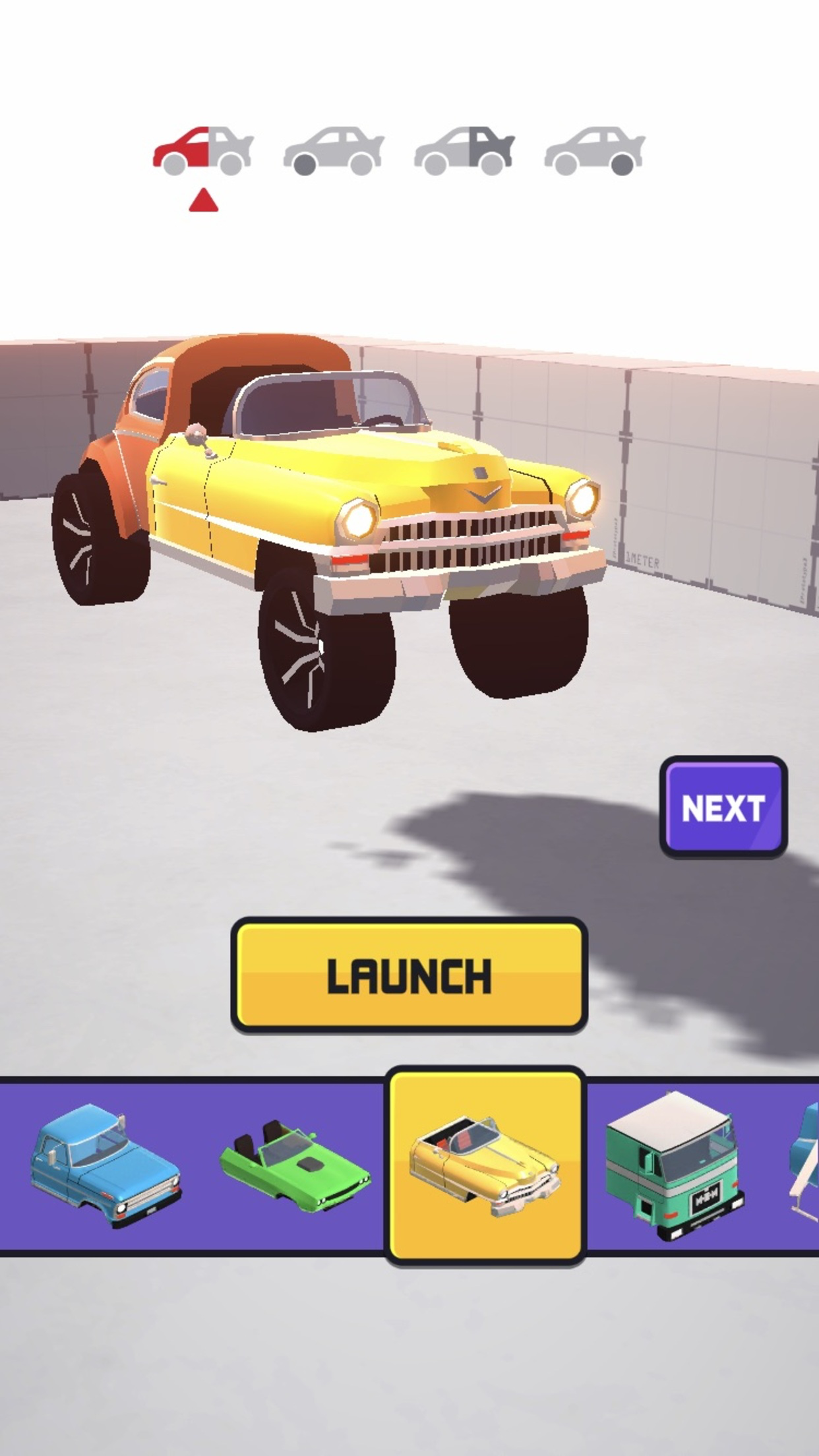
Task: Select the green convertible body
Action: [295, 1166]
